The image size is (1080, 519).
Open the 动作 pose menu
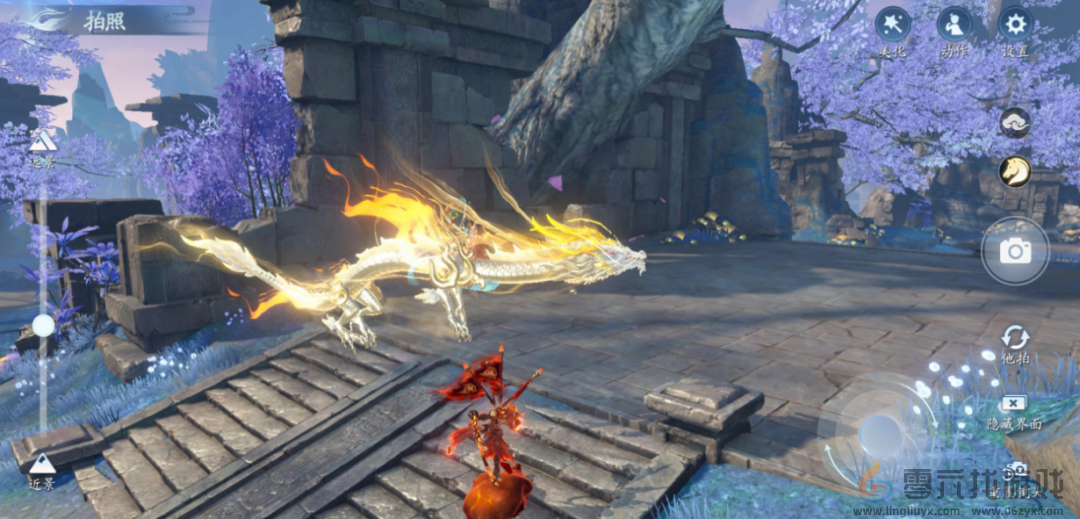tap(954, 24)
